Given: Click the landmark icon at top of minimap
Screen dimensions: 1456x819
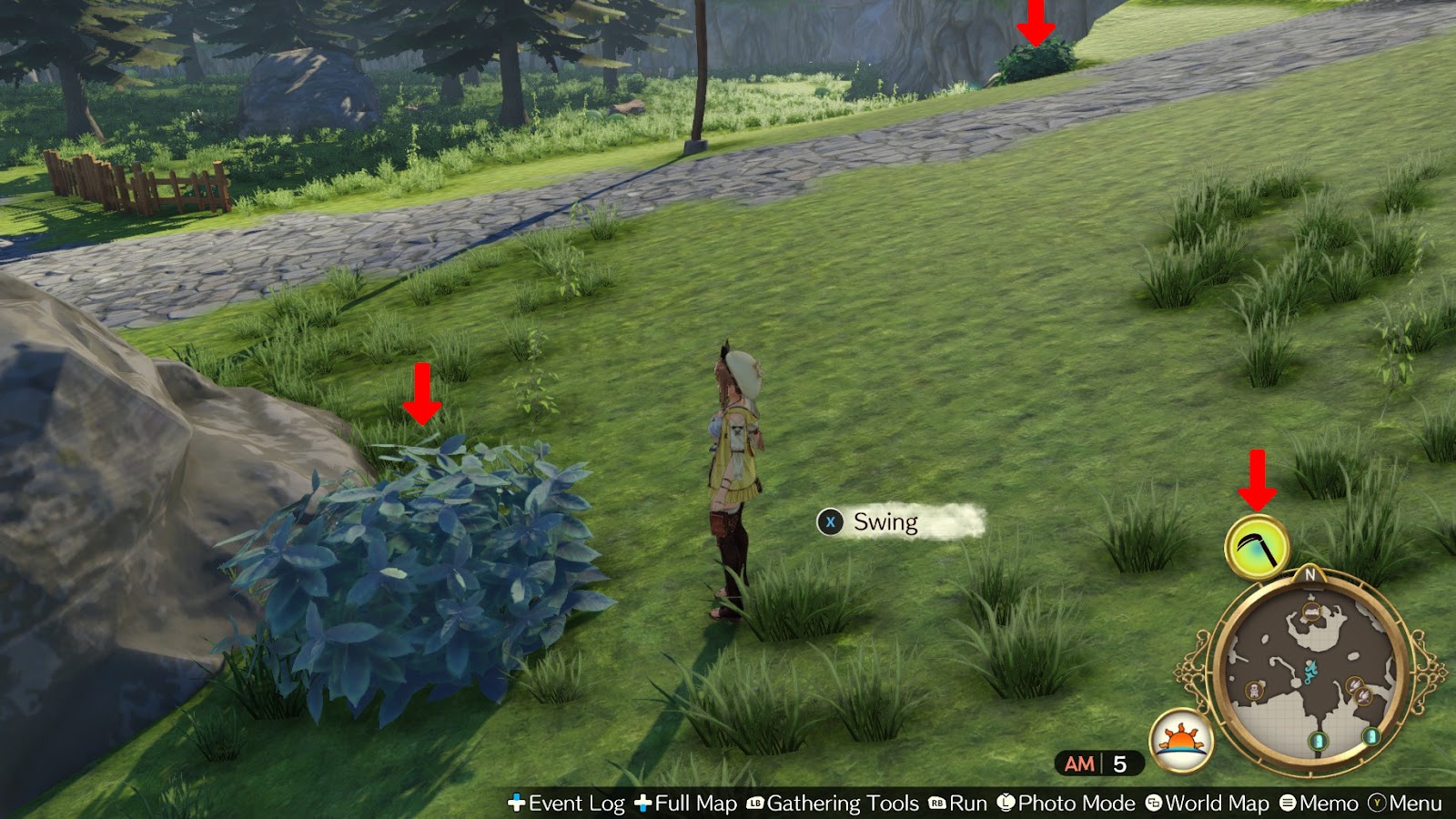Looking at the screenshot, I should point(1312,612).
